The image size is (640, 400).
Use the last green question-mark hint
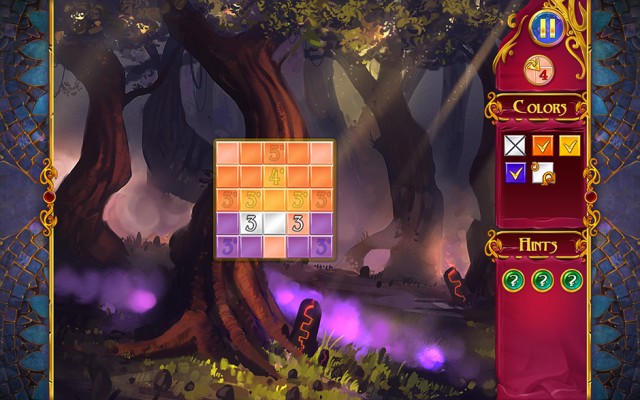pos(571,280)
